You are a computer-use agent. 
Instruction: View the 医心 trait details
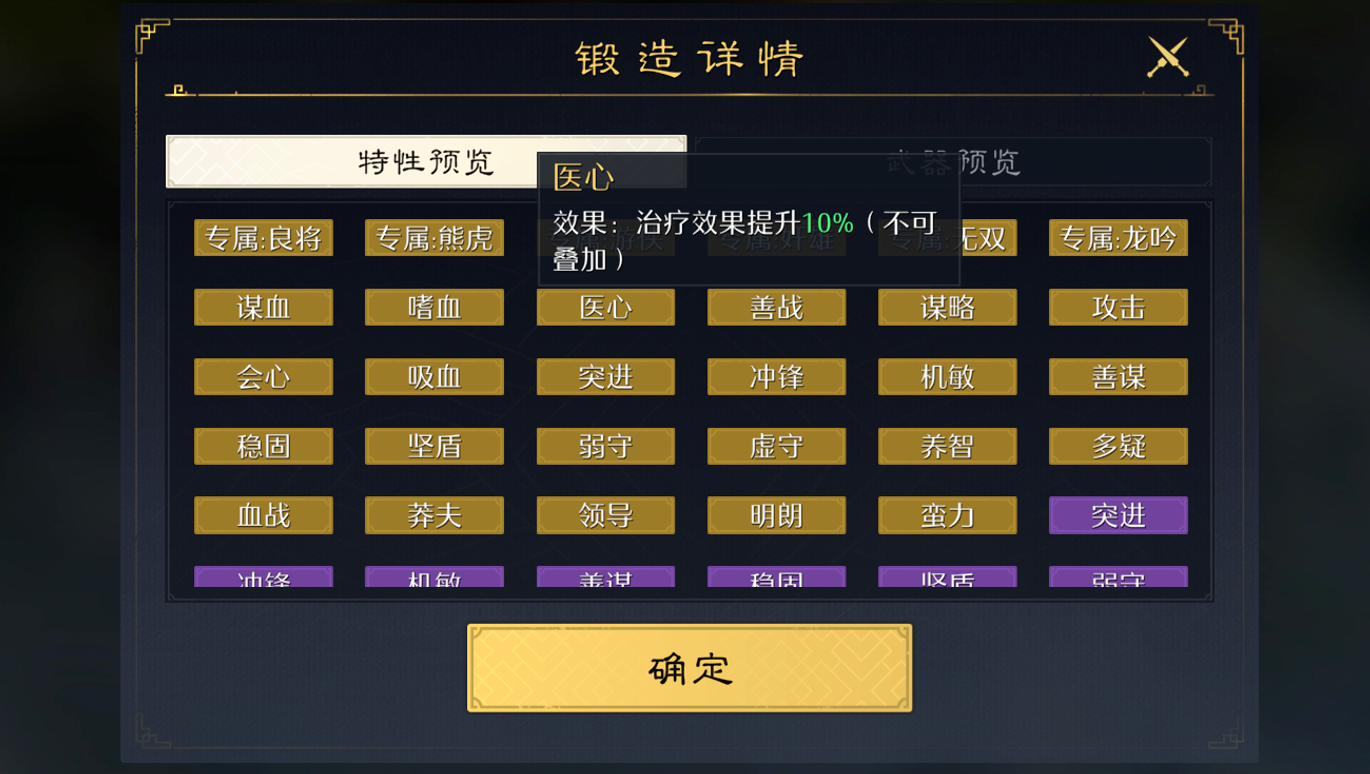(605, 308)
